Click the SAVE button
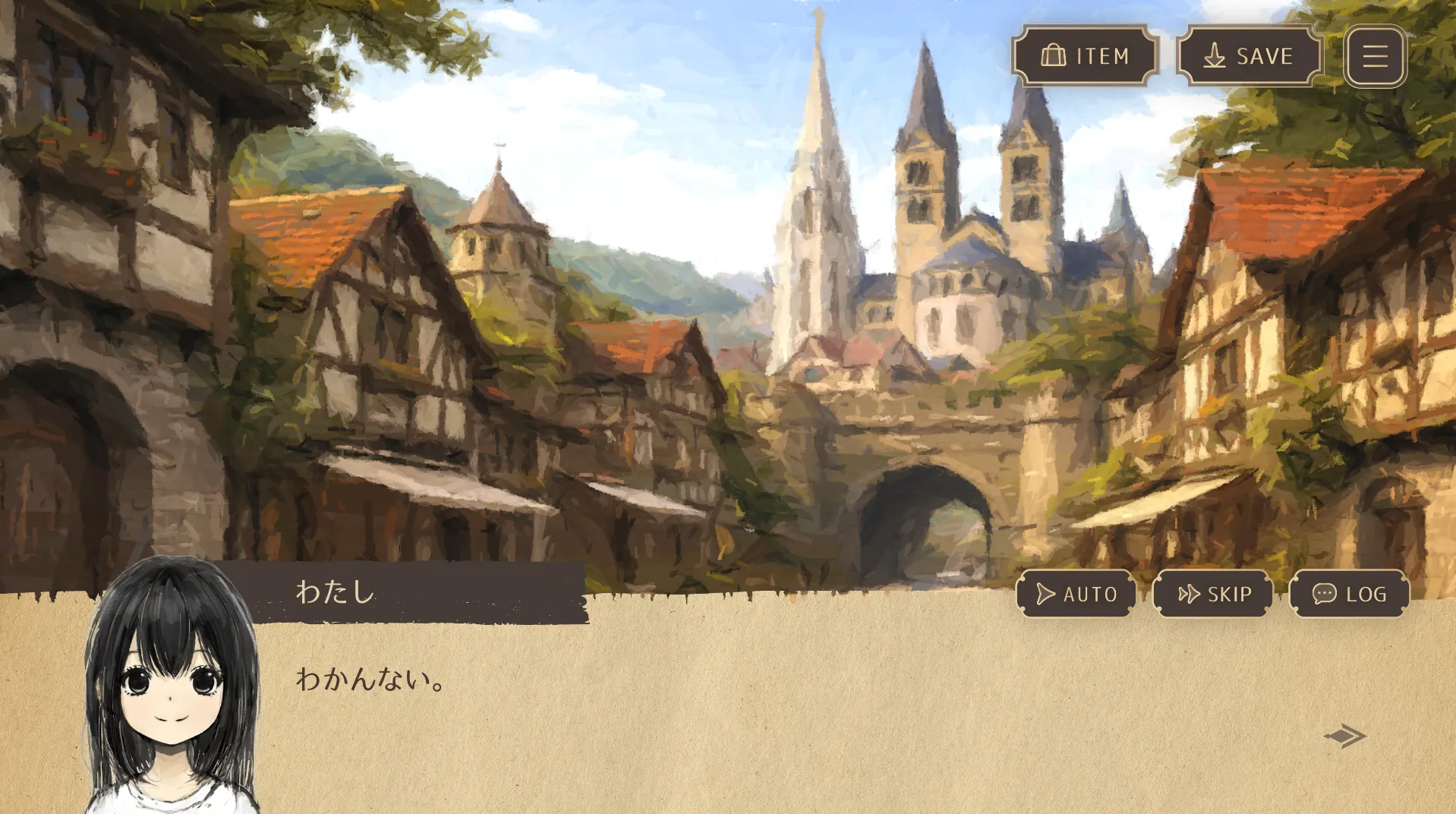Image resolution: width=1456 pixels, height=814 pixels. point(1250,56)
